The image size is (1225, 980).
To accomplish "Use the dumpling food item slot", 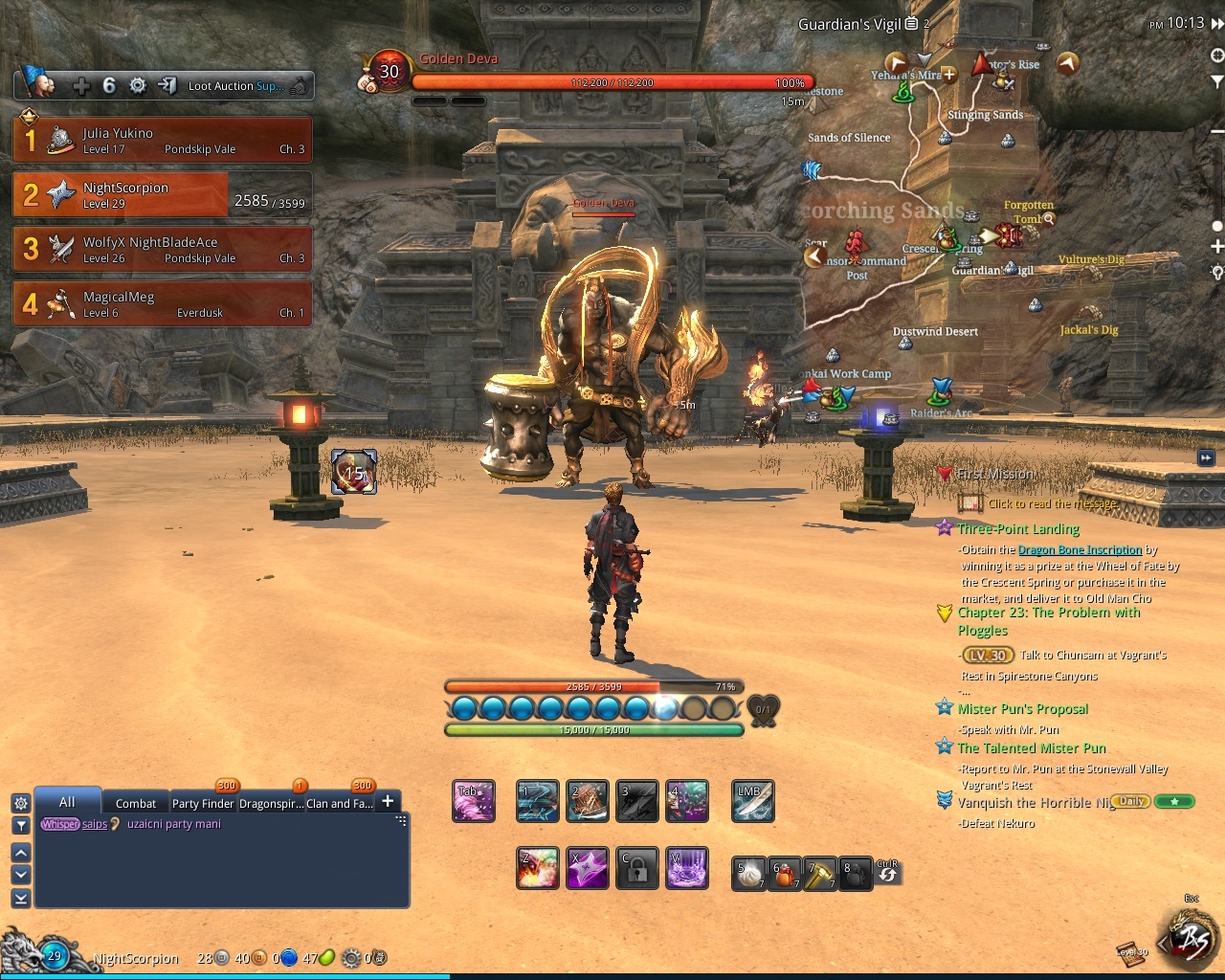I will coord(747,873).
